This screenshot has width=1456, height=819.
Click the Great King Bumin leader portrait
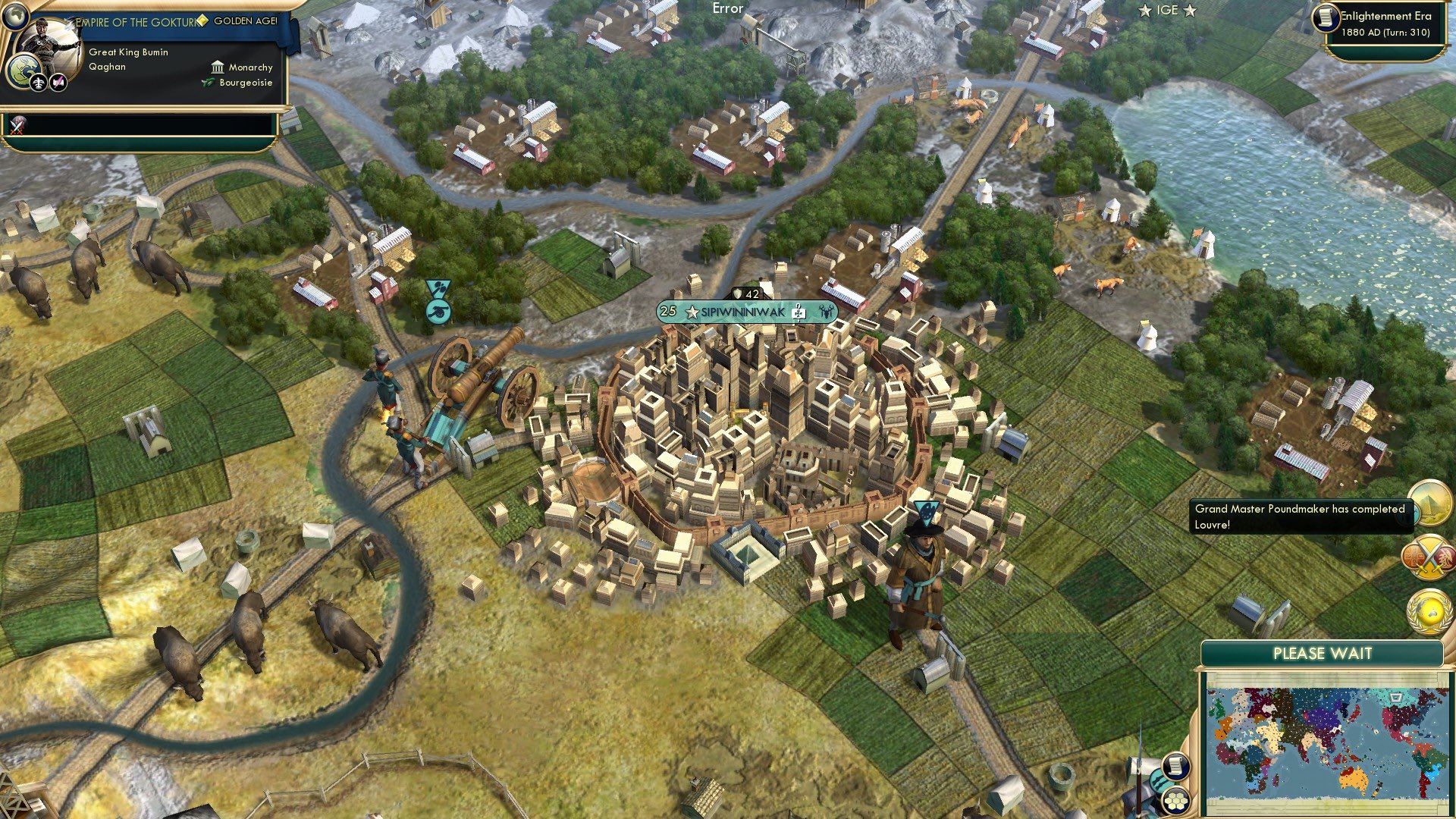click(x=52, y=42)
